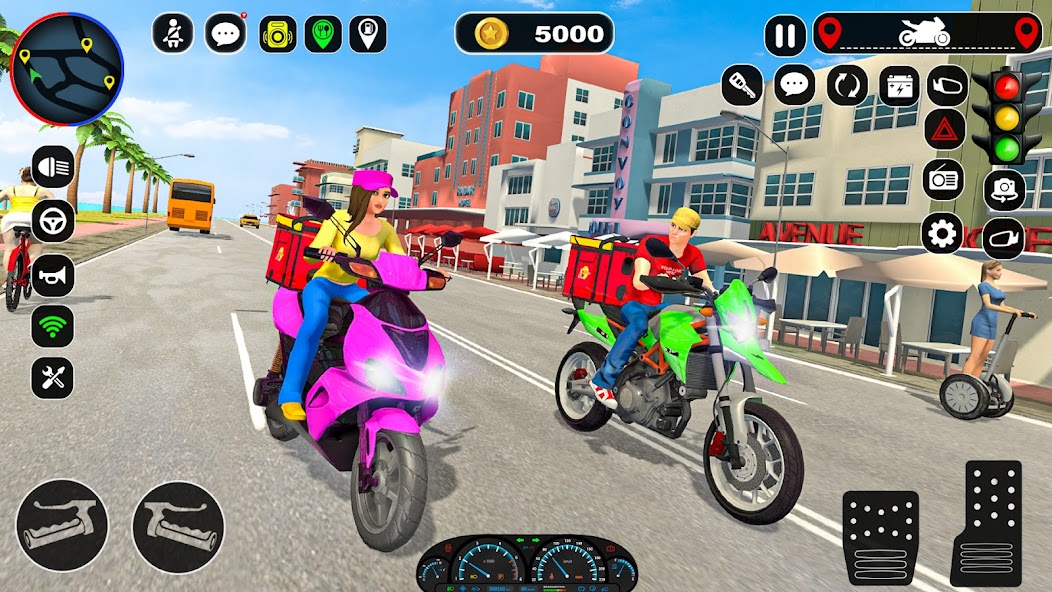Show the gas station location marker

pos(369,34)
